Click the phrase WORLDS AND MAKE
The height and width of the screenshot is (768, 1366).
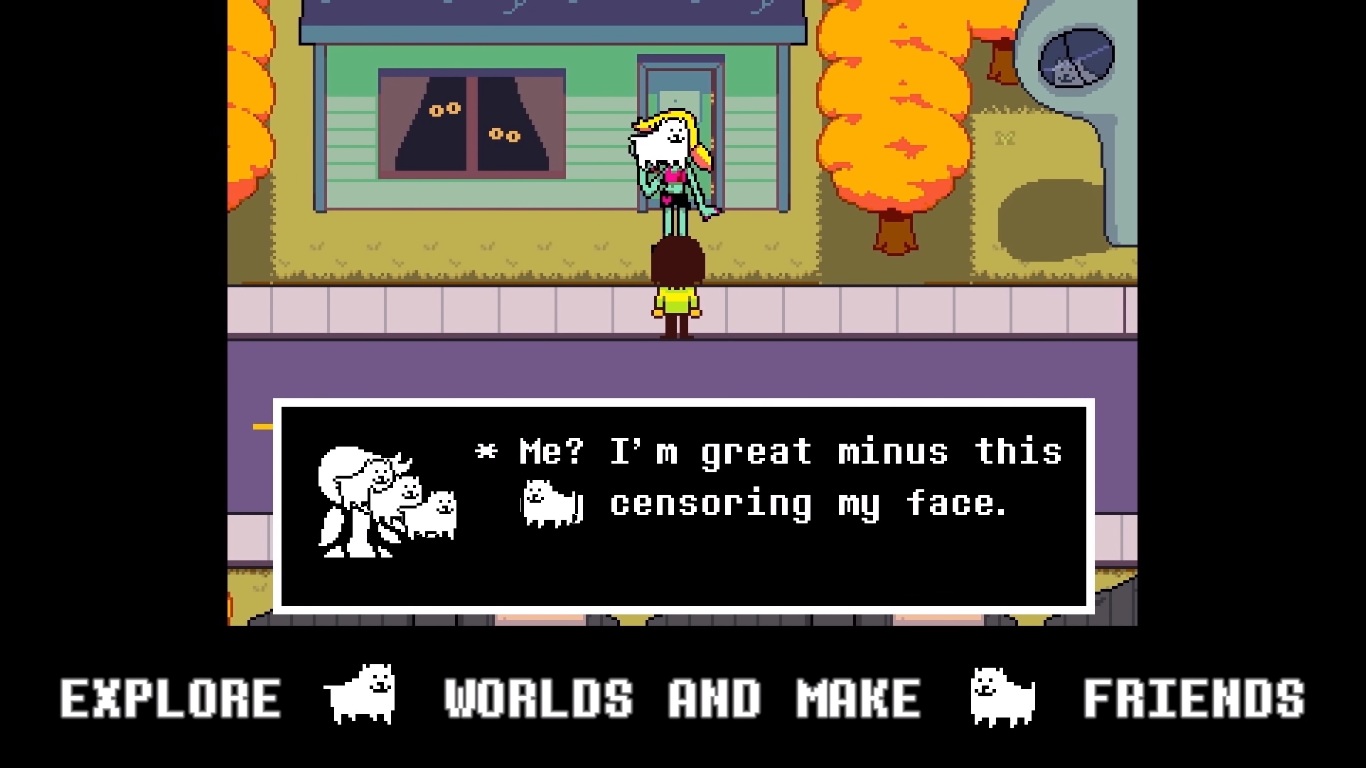685,697
